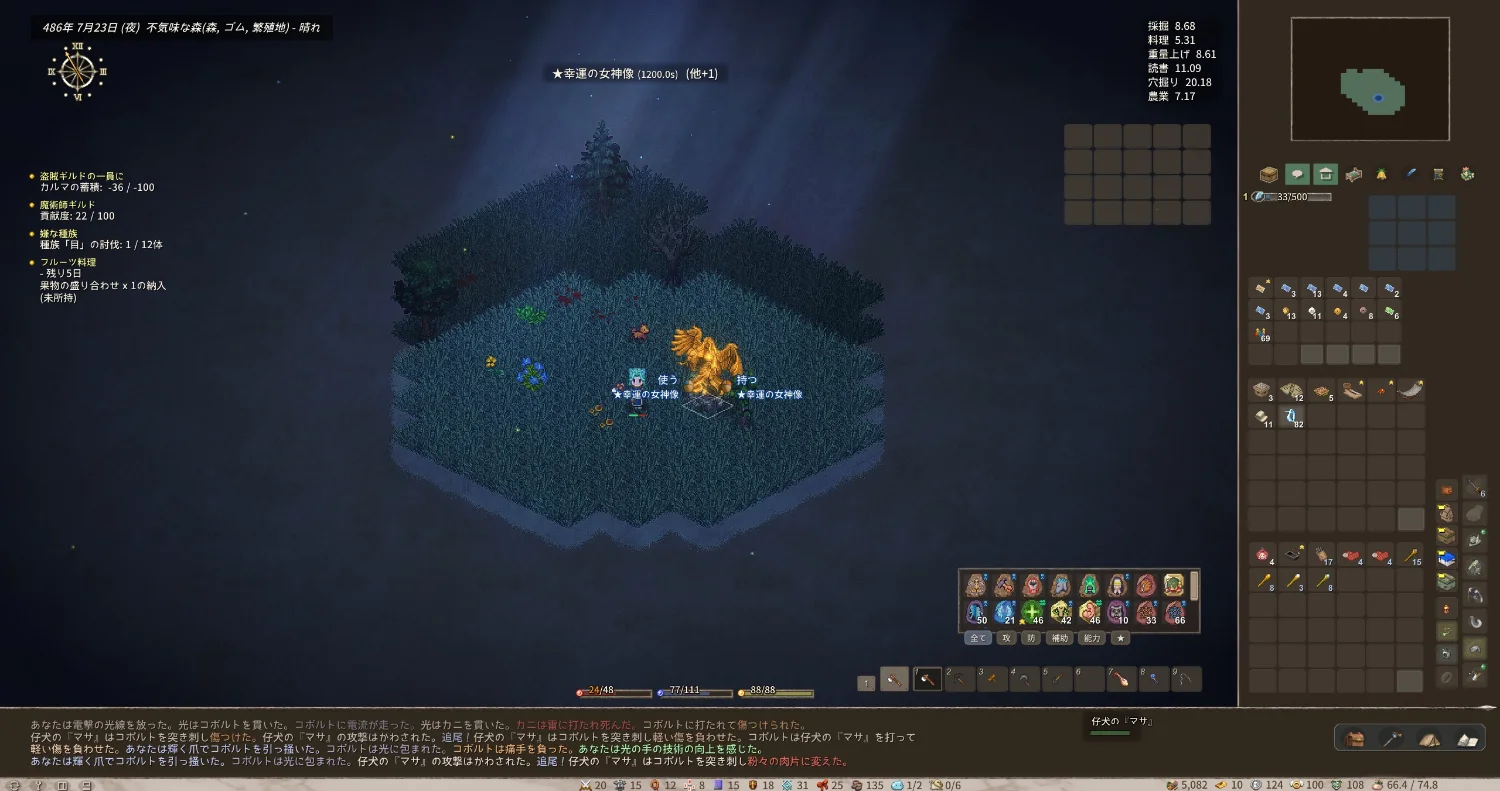Switch to the 能力 abilities tab
Viewport: 1500px width, 791px height.
click(x=1092, y=638)
